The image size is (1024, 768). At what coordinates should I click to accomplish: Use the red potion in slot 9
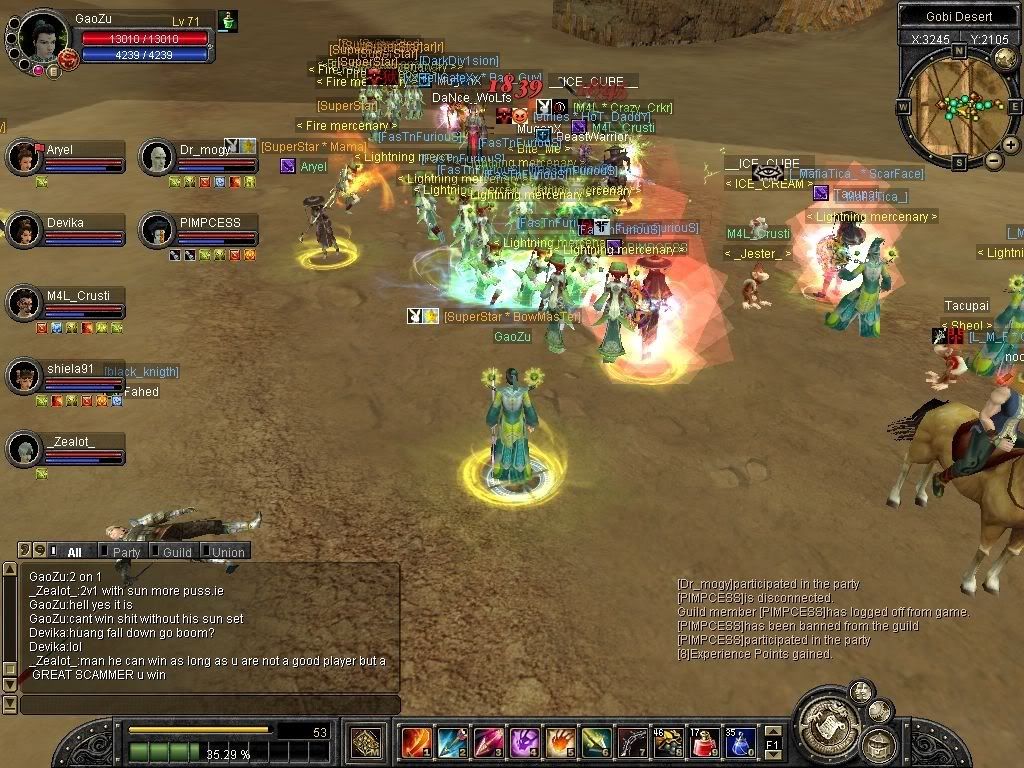(705, 743)
